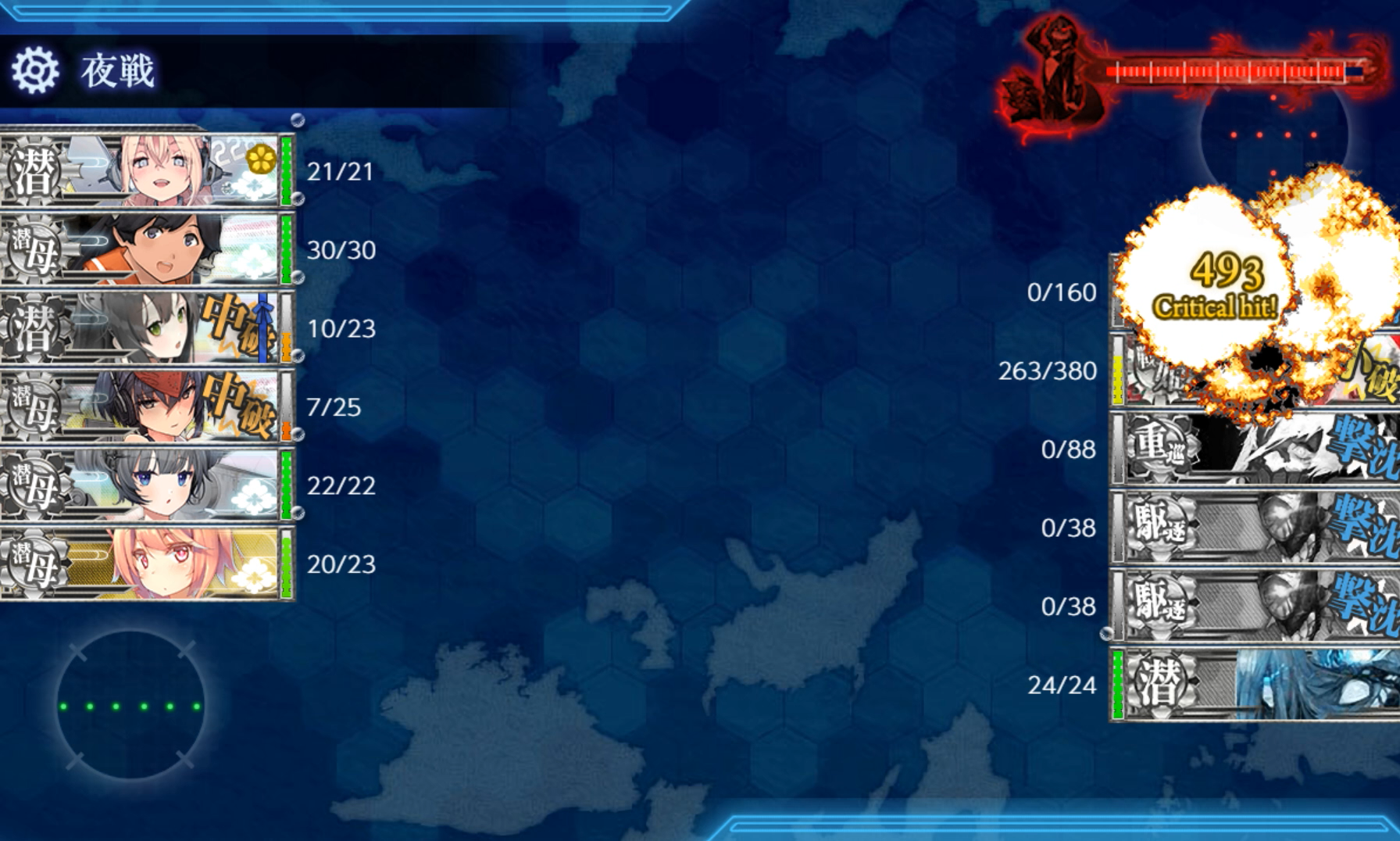
Task: Expand the first ship card via its corner pin
Action: click(x=297, y=119)
